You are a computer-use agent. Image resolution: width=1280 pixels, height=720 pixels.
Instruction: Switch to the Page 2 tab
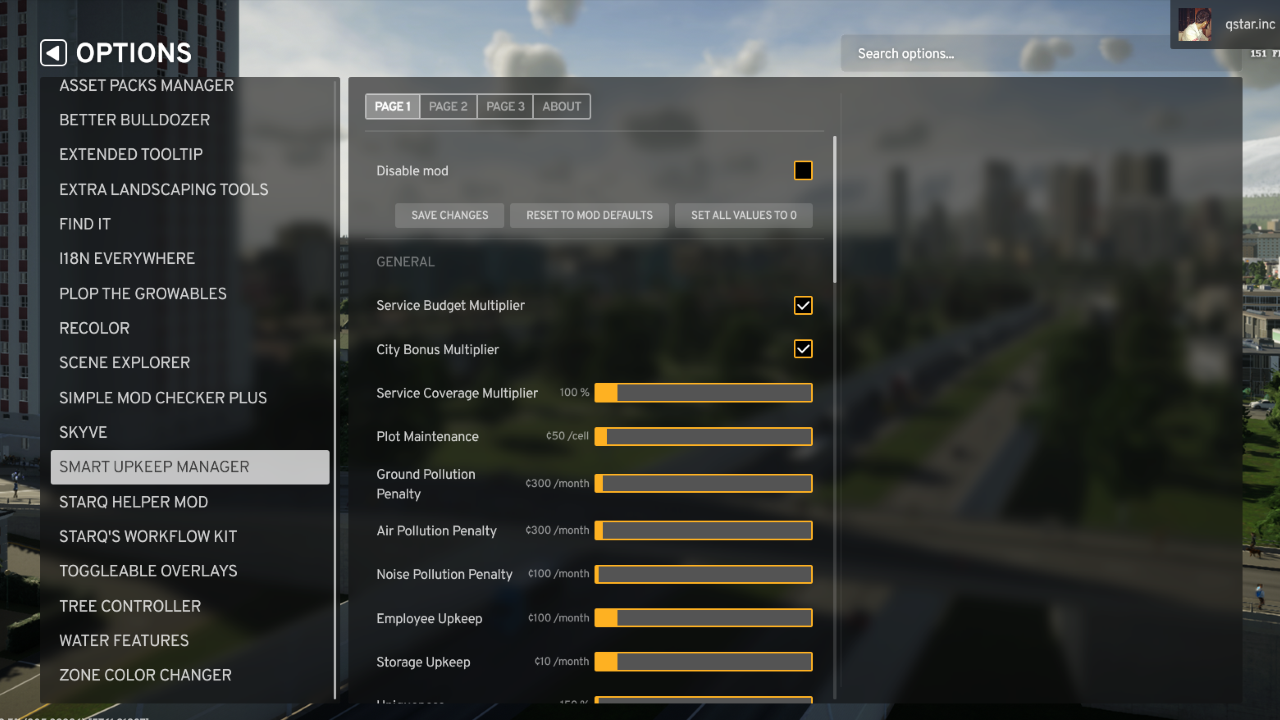[448, 106]
